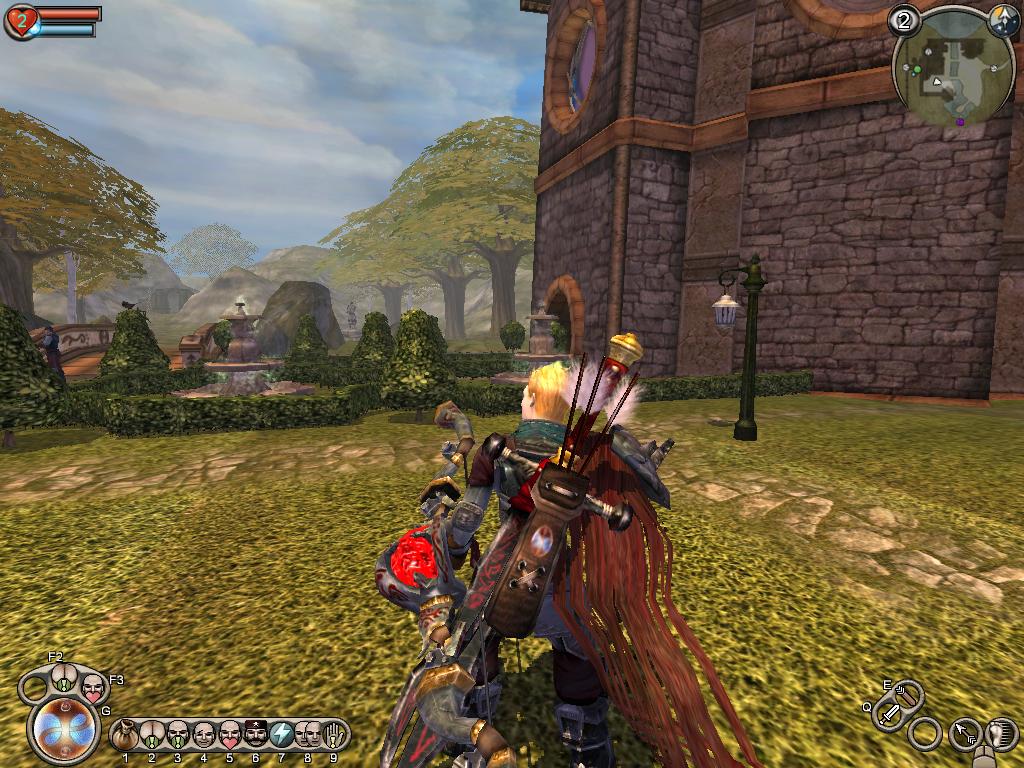Activate the two-faces expression in hotbar

pyautogui.click(x=307, y=735)
